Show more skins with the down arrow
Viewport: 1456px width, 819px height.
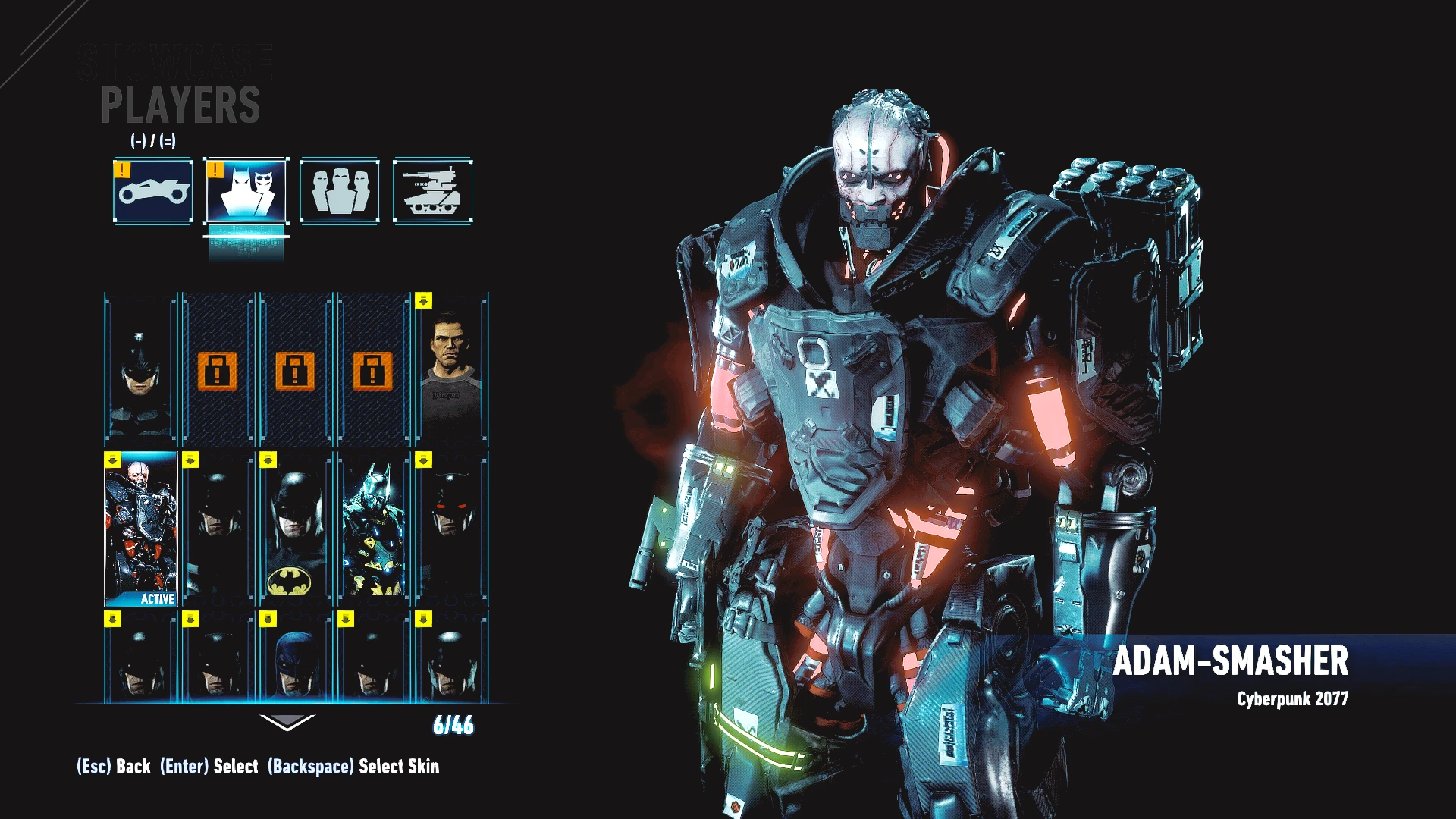(287, 723)
